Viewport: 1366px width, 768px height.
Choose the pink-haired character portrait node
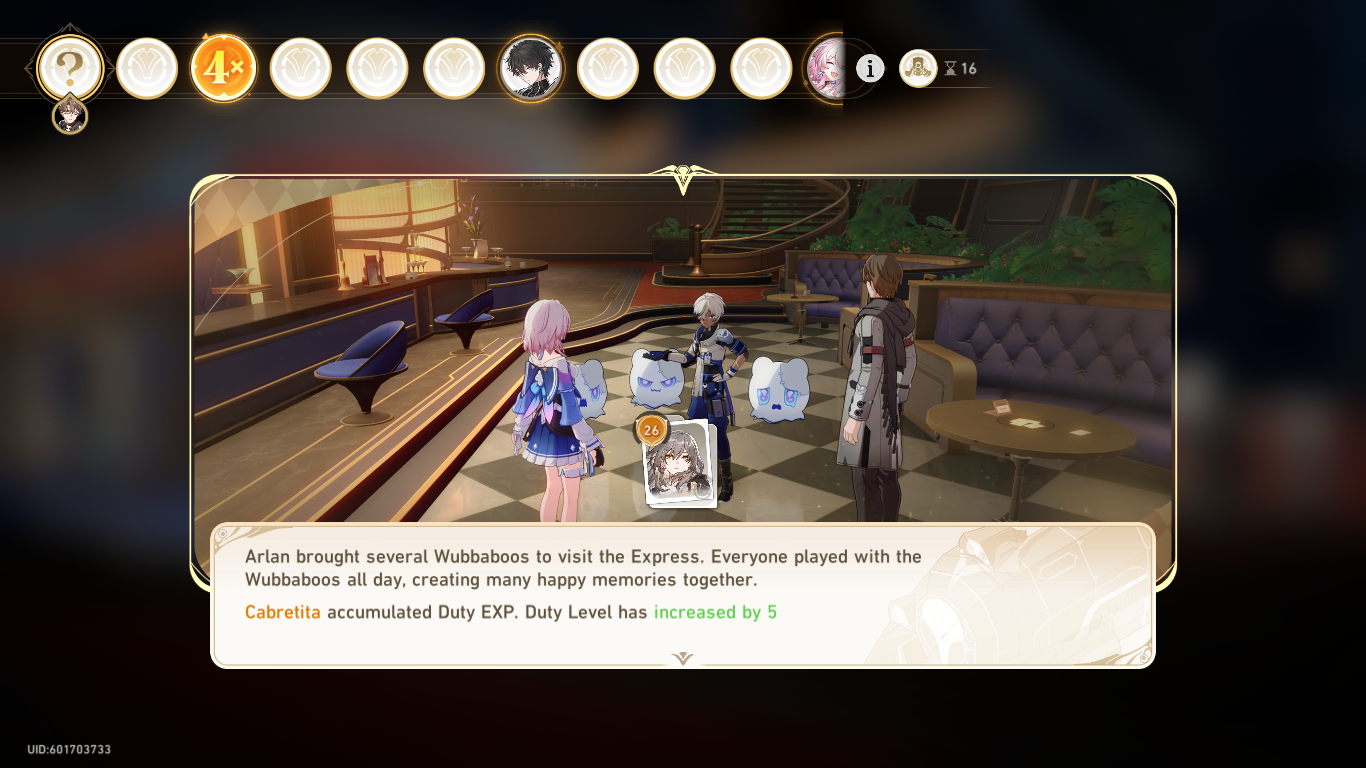pyautogui.click(x=828, y=68)
